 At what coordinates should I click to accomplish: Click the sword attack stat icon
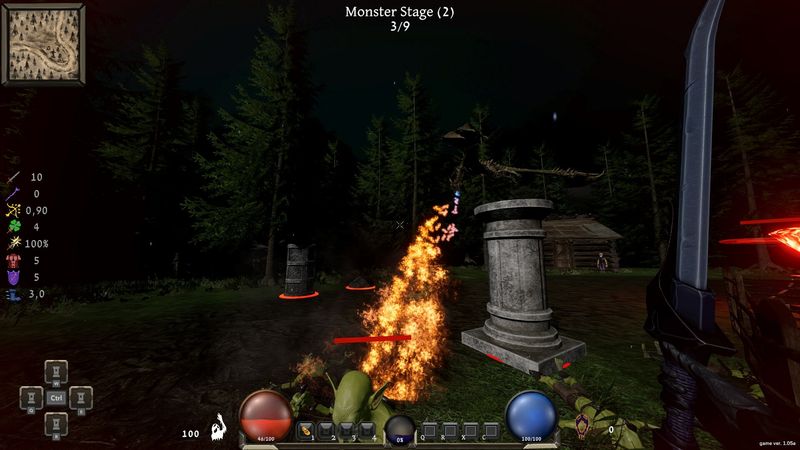(12, 177)
